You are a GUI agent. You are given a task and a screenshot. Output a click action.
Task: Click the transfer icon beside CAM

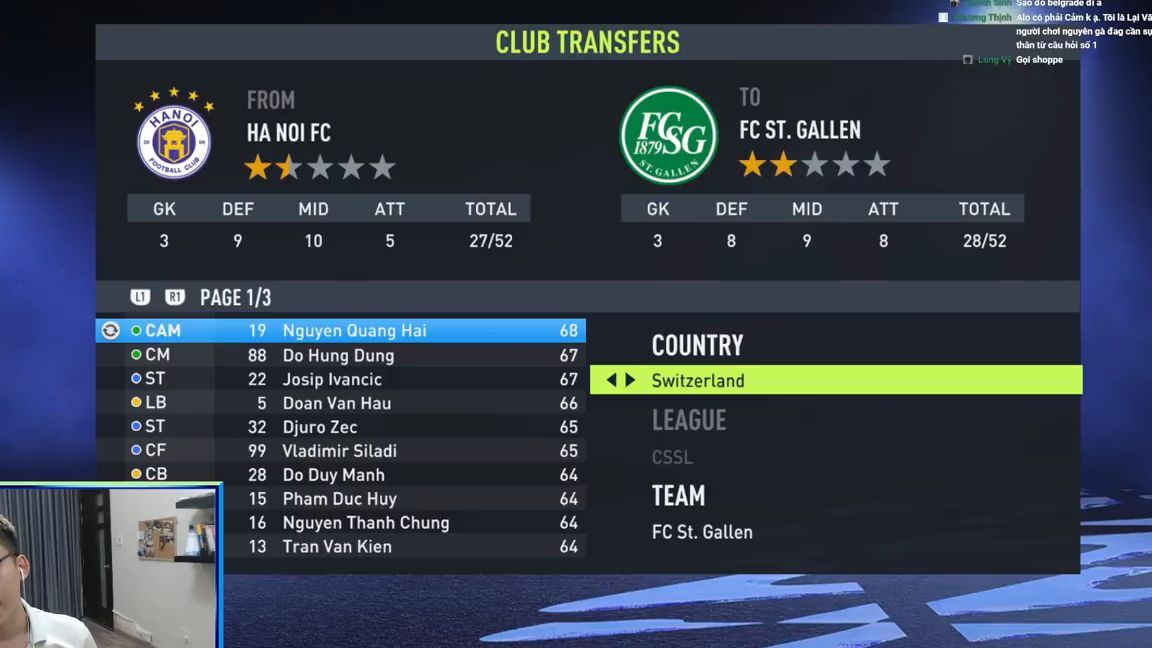pyautogui.click(x=111, y=331)
